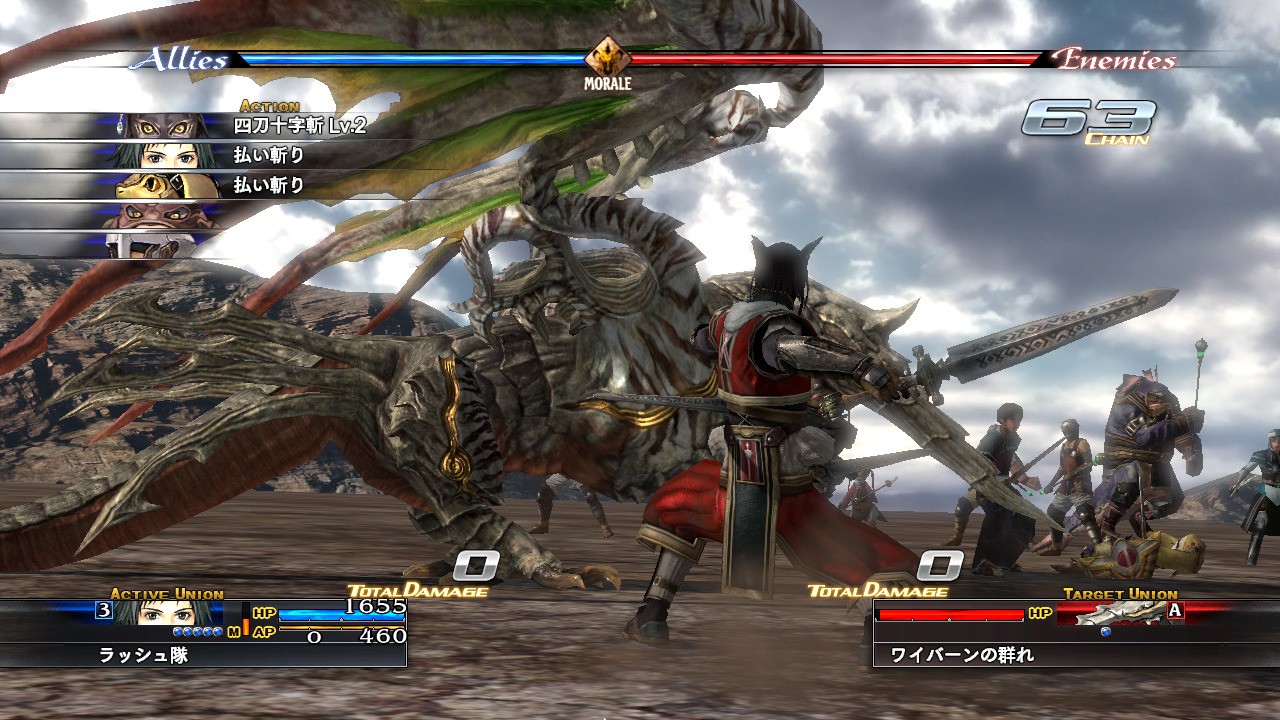Toggle the first blue morale orb
The width and height of the screenshot is (1280, 720).
point(177,631)
